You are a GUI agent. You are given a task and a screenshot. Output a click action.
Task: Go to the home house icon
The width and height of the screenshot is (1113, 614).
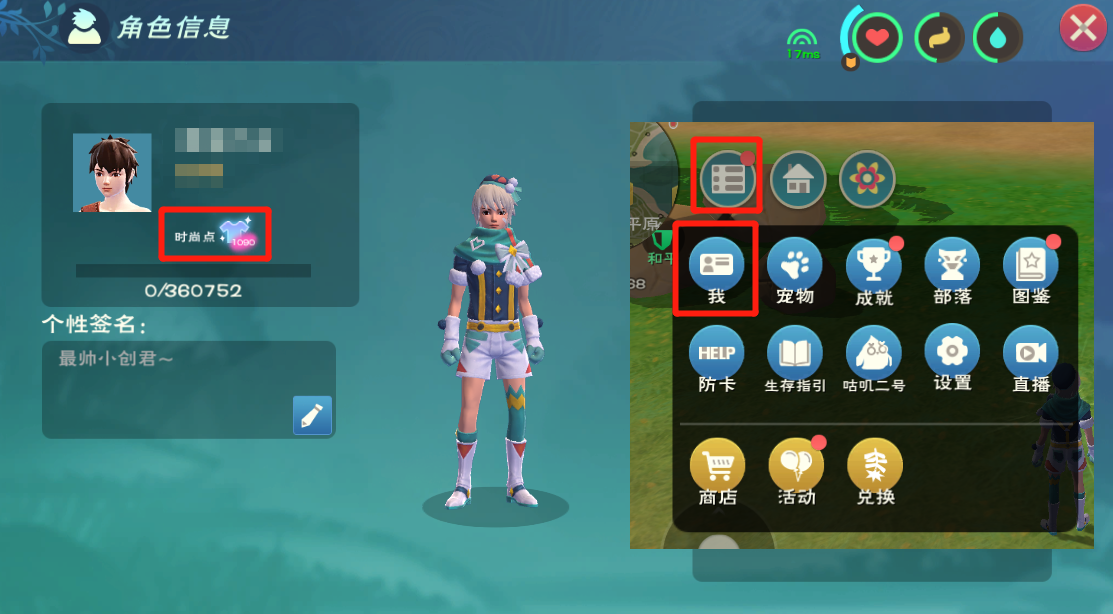tap(797, 179)
